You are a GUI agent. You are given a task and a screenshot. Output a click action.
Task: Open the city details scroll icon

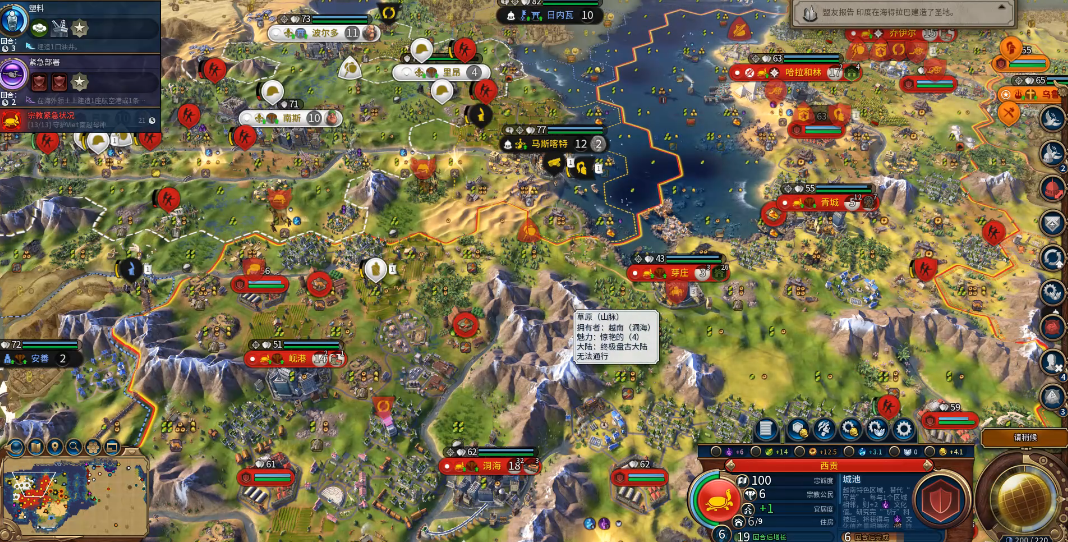coord(766,429)
